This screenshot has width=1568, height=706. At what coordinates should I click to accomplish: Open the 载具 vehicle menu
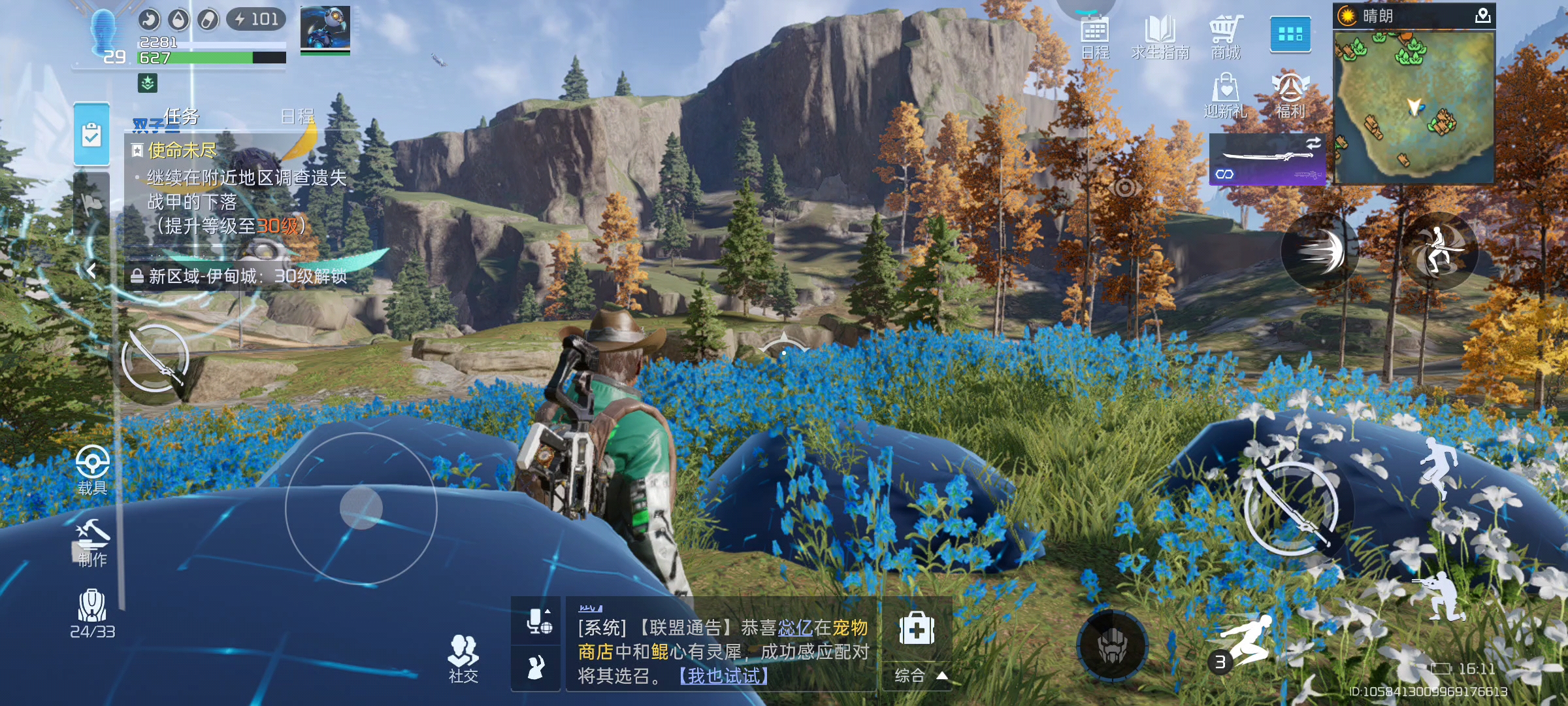click(x=92, y=469)
